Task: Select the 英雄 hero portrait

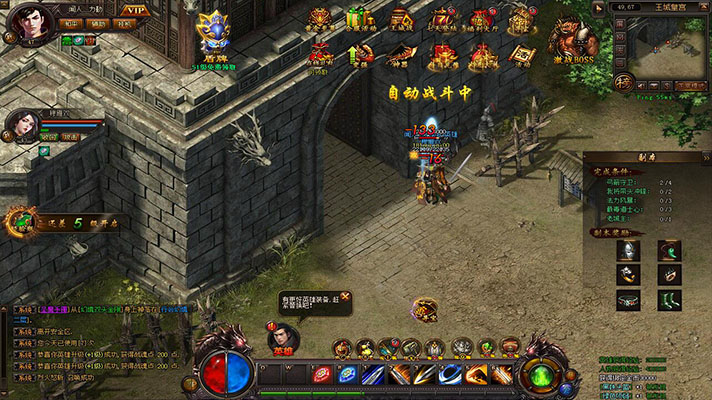Action: click(x=283, y=337)
